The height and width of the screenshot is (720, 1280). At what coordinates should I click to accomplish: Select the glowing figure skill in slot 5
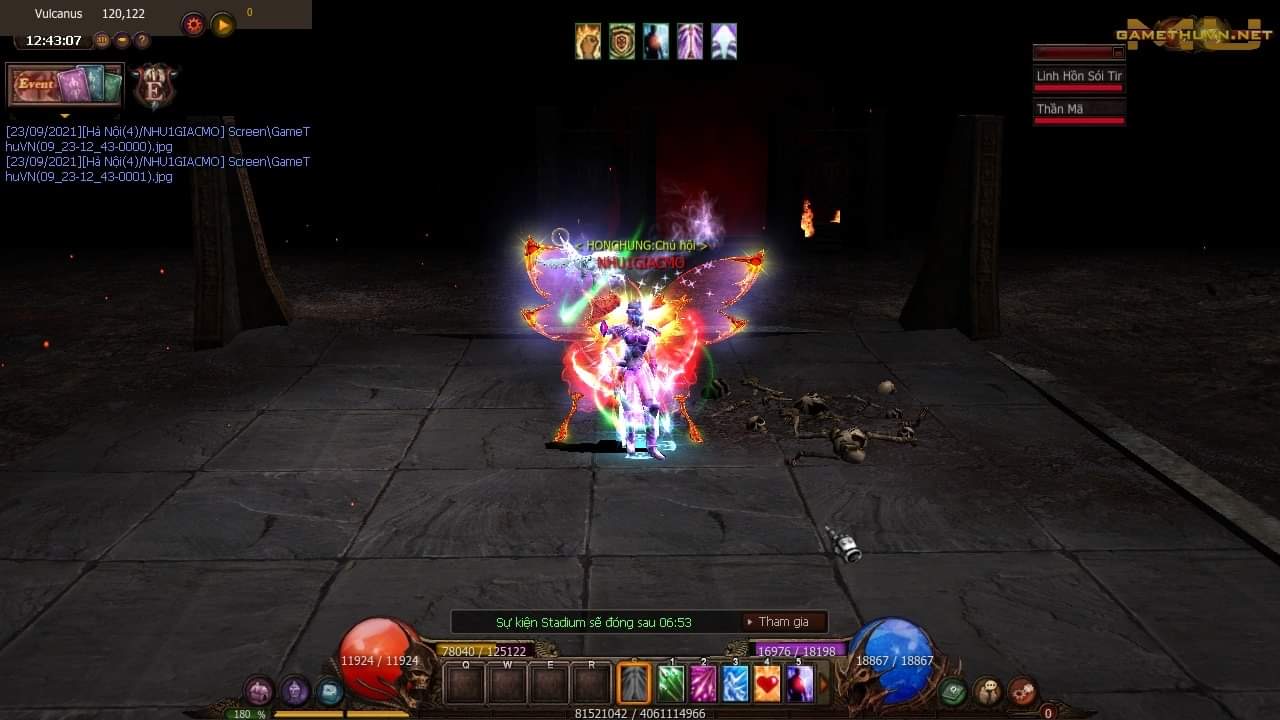(x=799, y=684)
